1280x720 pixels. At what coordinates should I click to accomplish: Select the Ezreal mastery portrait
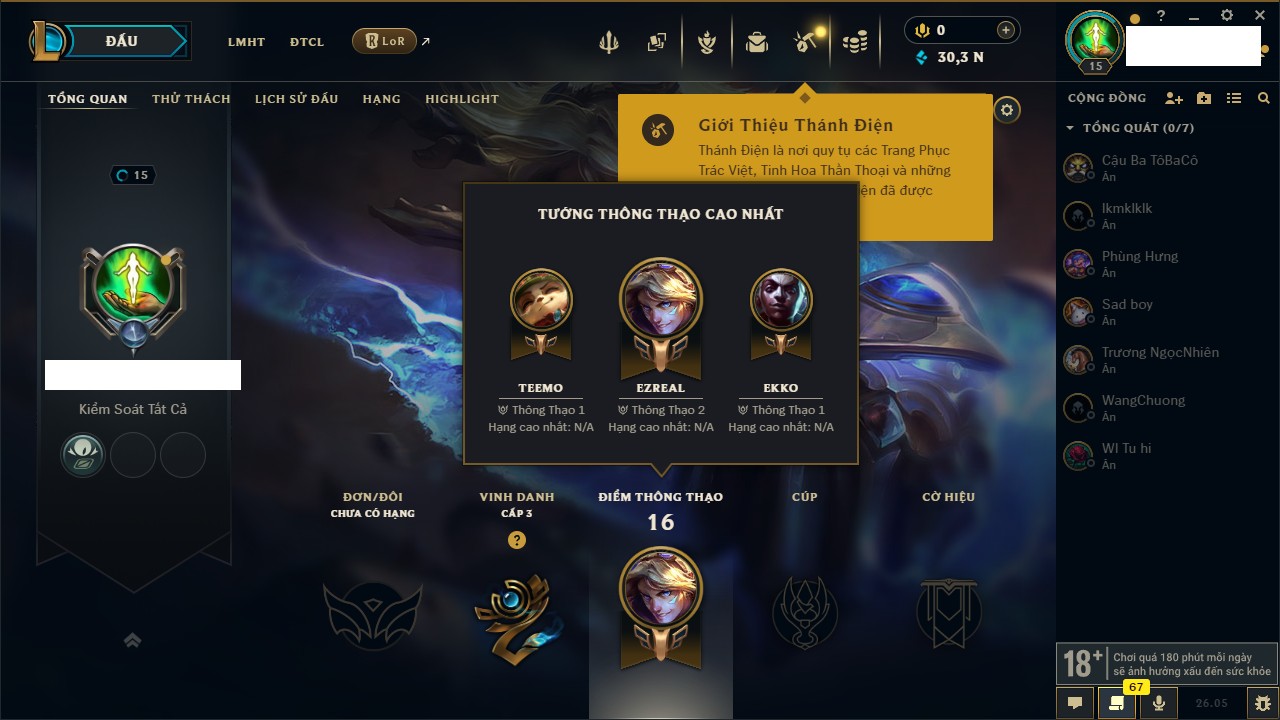click(661, 300)
